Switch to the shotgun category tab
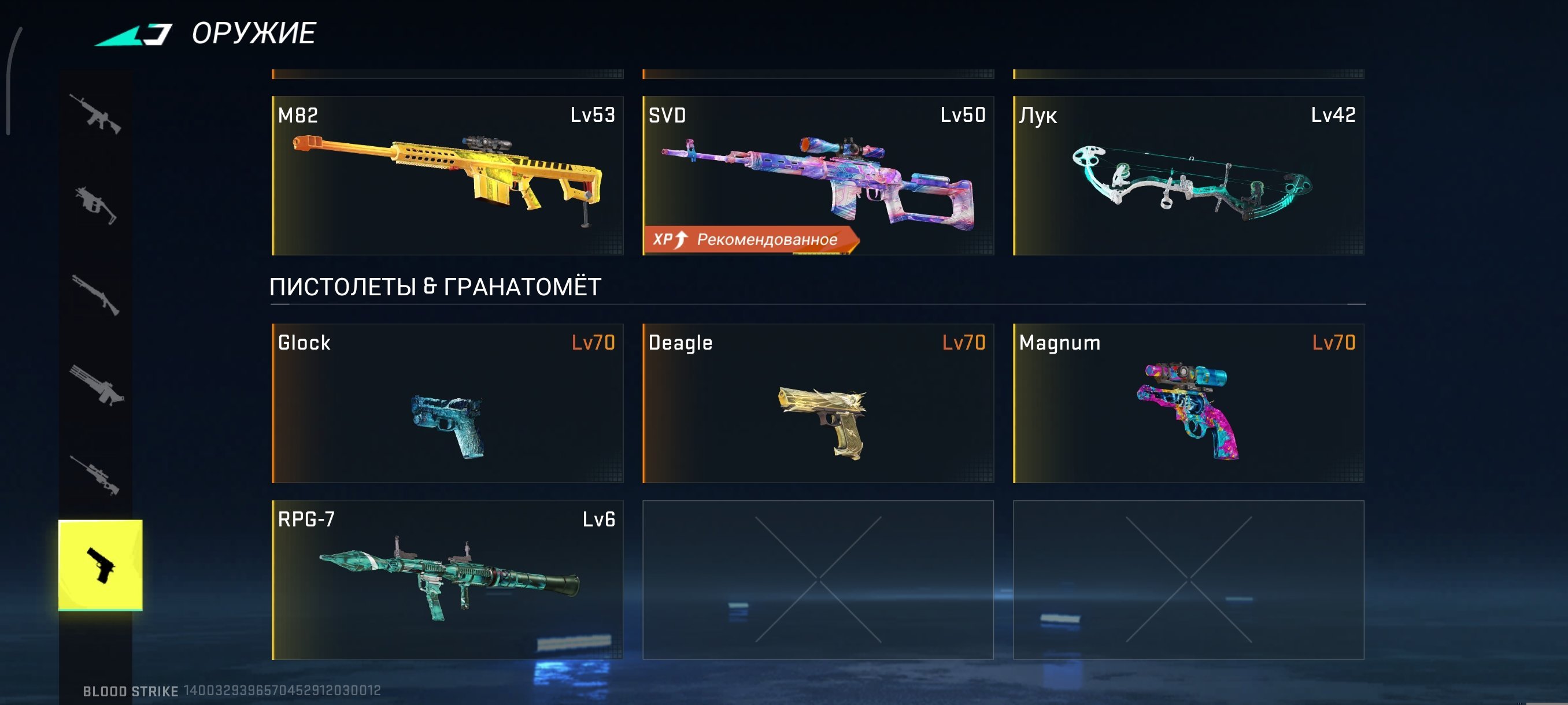Screen dimensions: 1568x705 95,295
